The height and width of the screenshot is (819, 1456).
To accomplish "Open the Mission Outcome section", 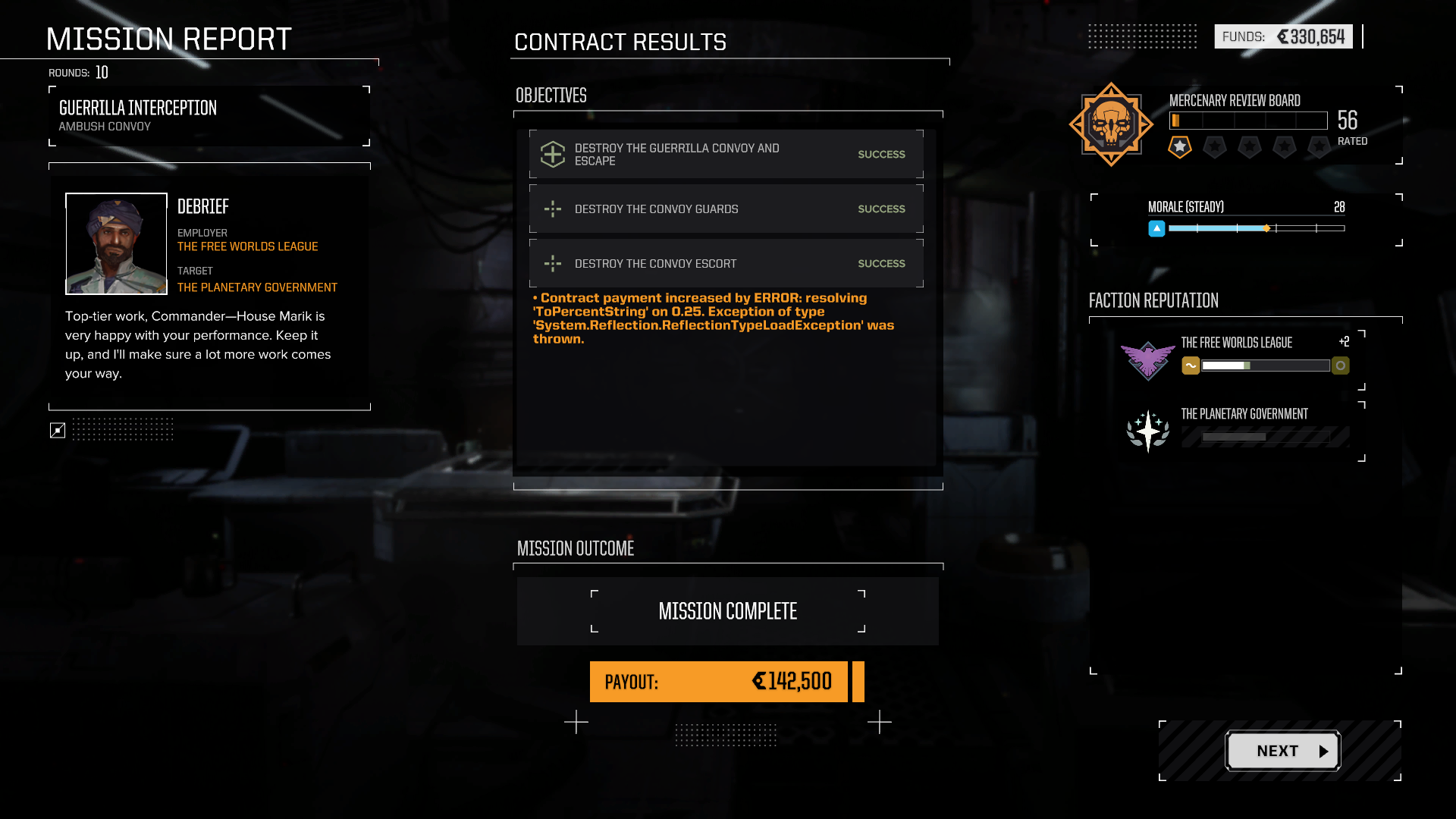I will coord(575,548).
